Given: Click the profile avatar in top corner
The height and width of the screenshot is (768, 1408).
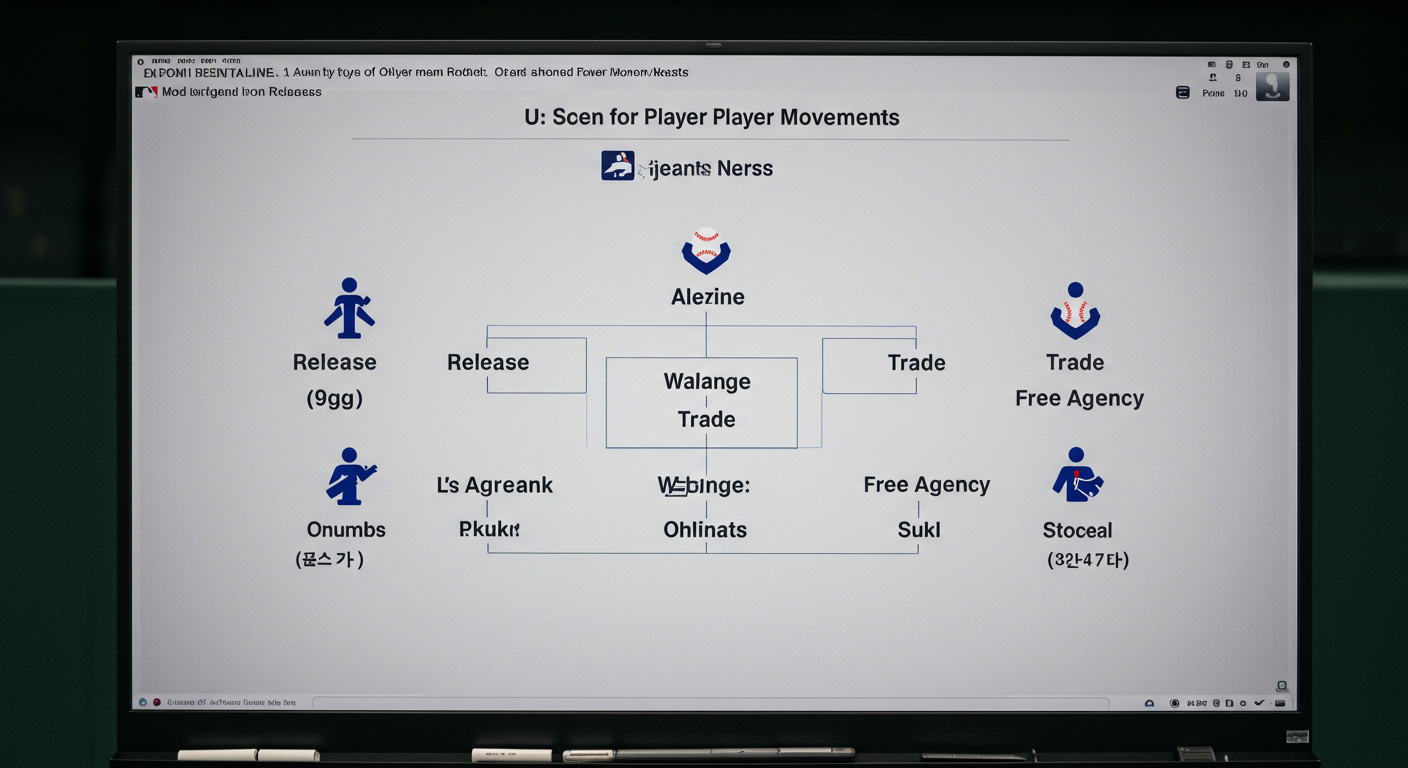Looking at the screenshot, I should [1272, 86].
